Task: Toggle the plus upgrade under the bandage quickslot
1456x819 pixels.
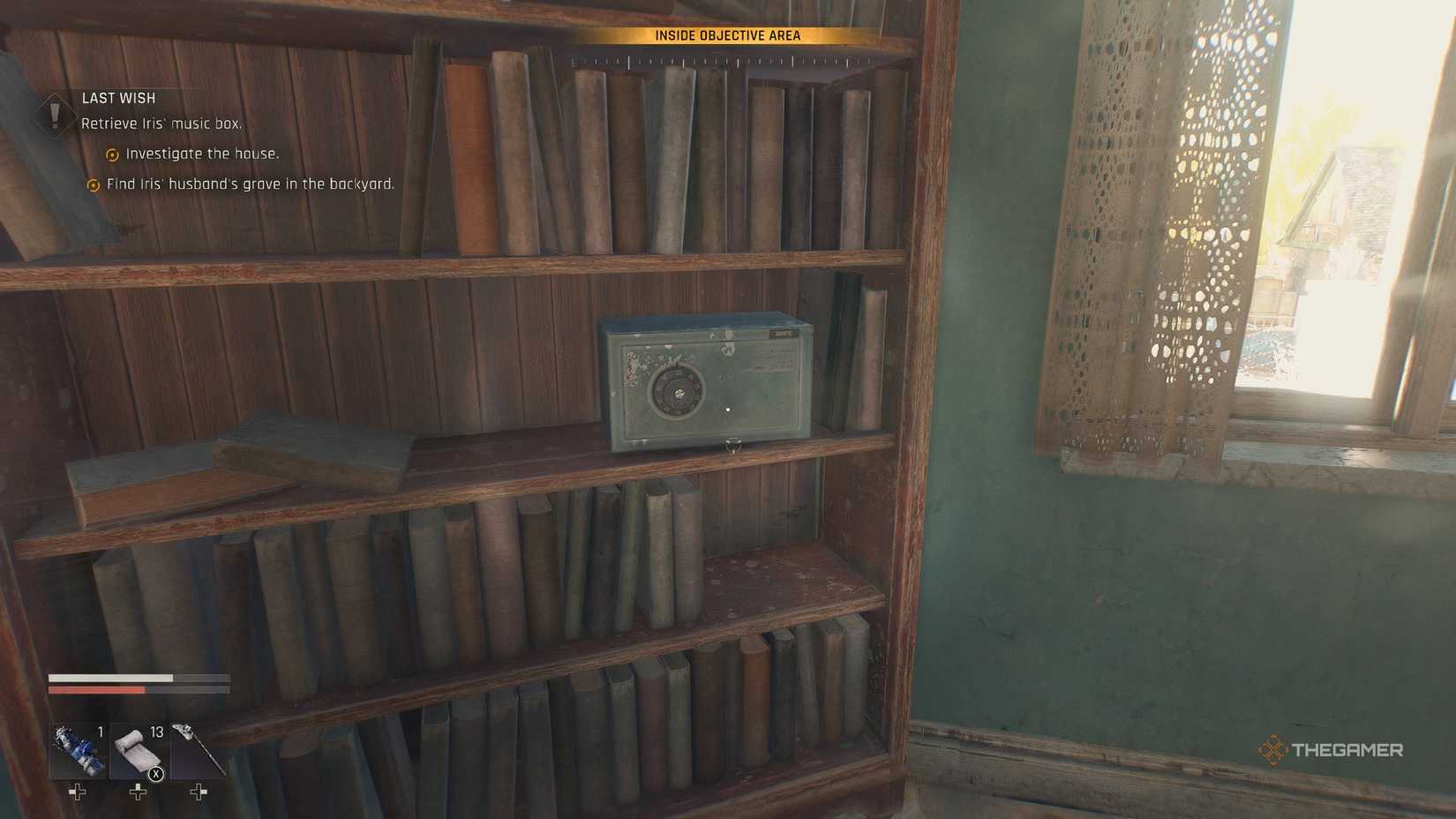Action: point(137,792)
